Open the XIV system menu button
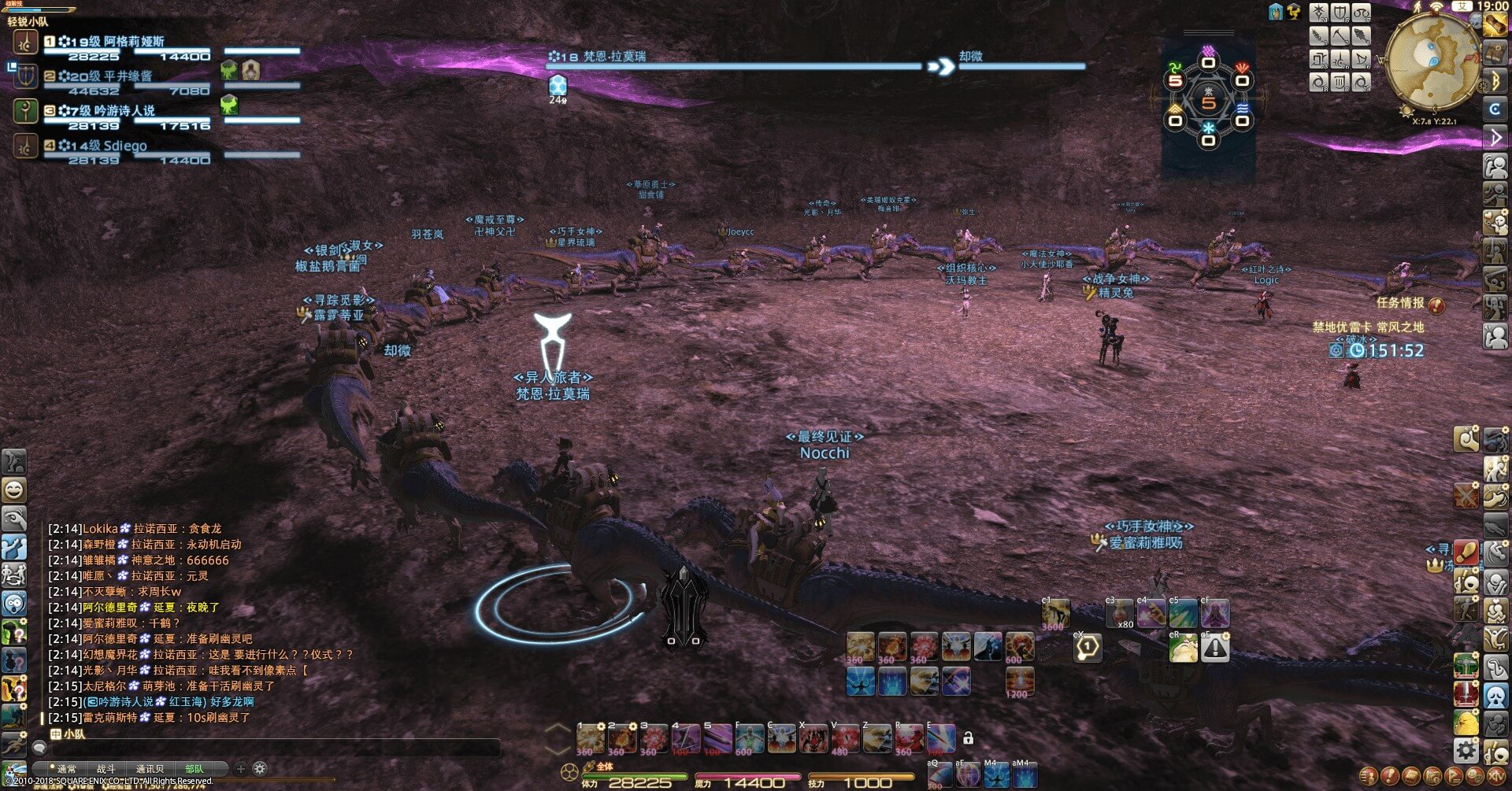The width and height of the screenshot is (1512, 791). coord(1495,776)
